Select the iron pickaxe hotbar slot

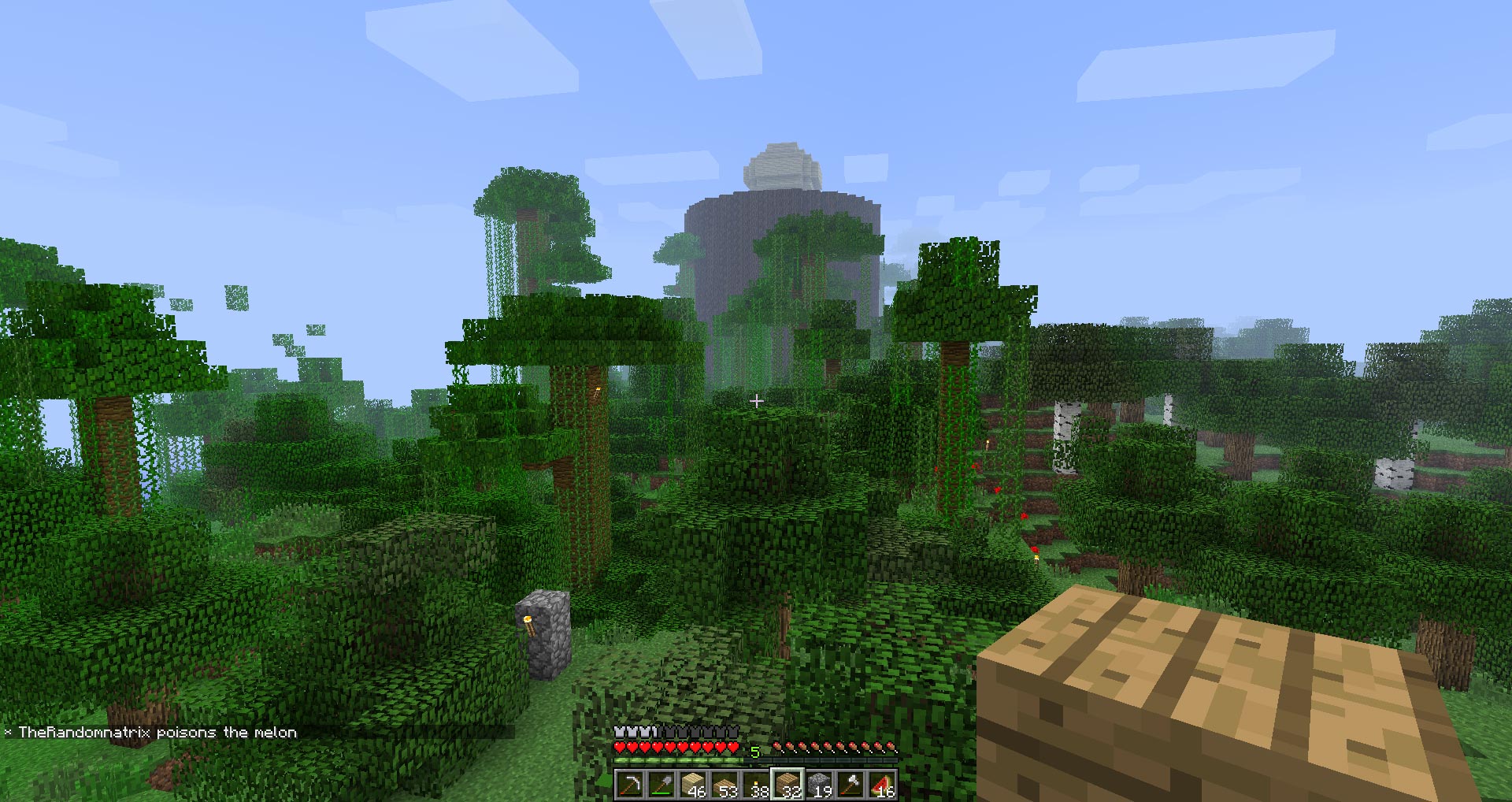pyautogui.click(x=630, y=785)
